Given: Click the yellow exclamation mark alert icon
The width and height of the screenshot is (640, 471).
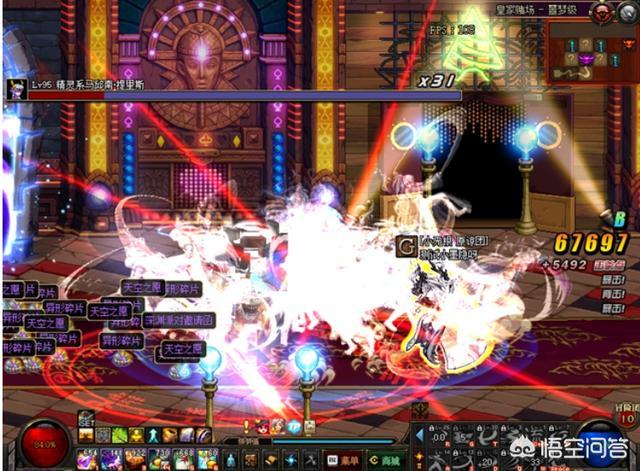Looking at the screenshot, I should [x=246, y=425].
